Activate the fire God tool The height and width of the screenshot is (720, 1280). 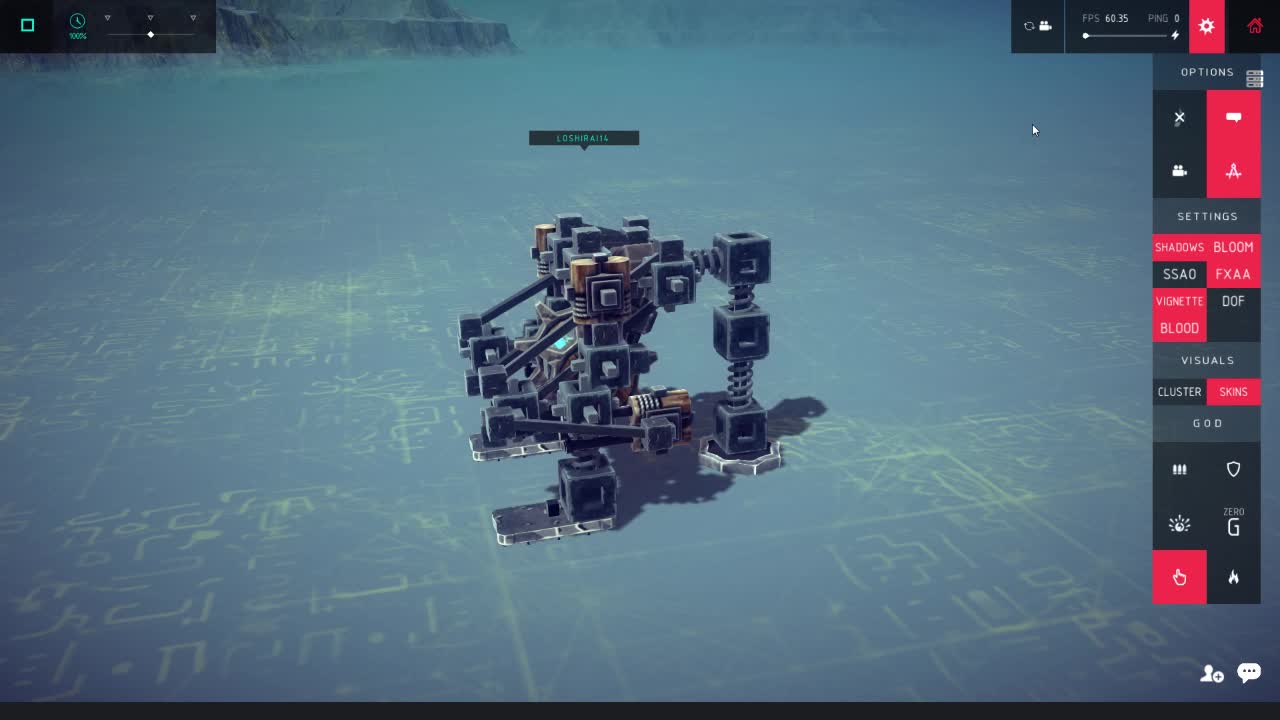click(x=1234, y=577)
